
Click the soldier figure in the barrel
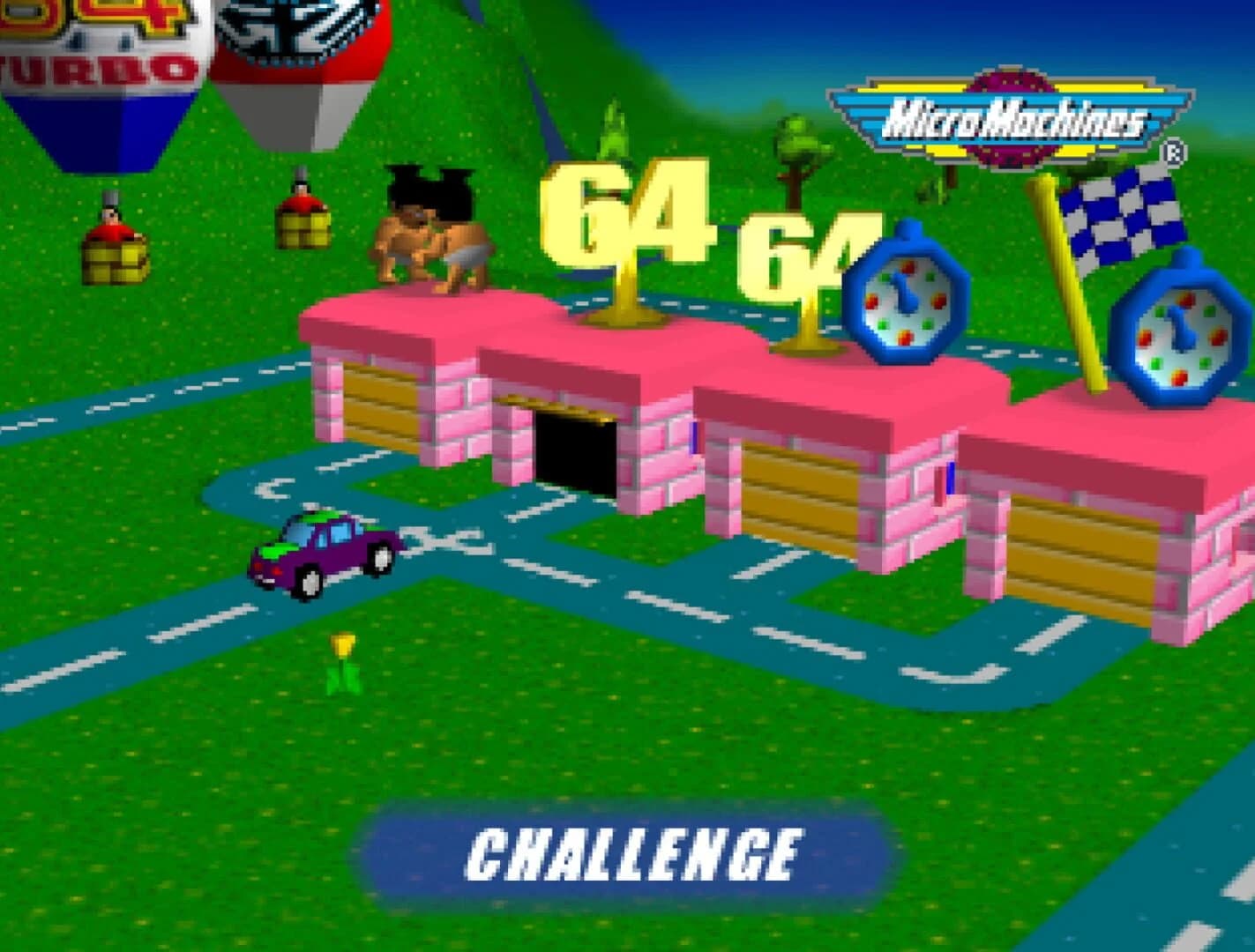[108, 225]
